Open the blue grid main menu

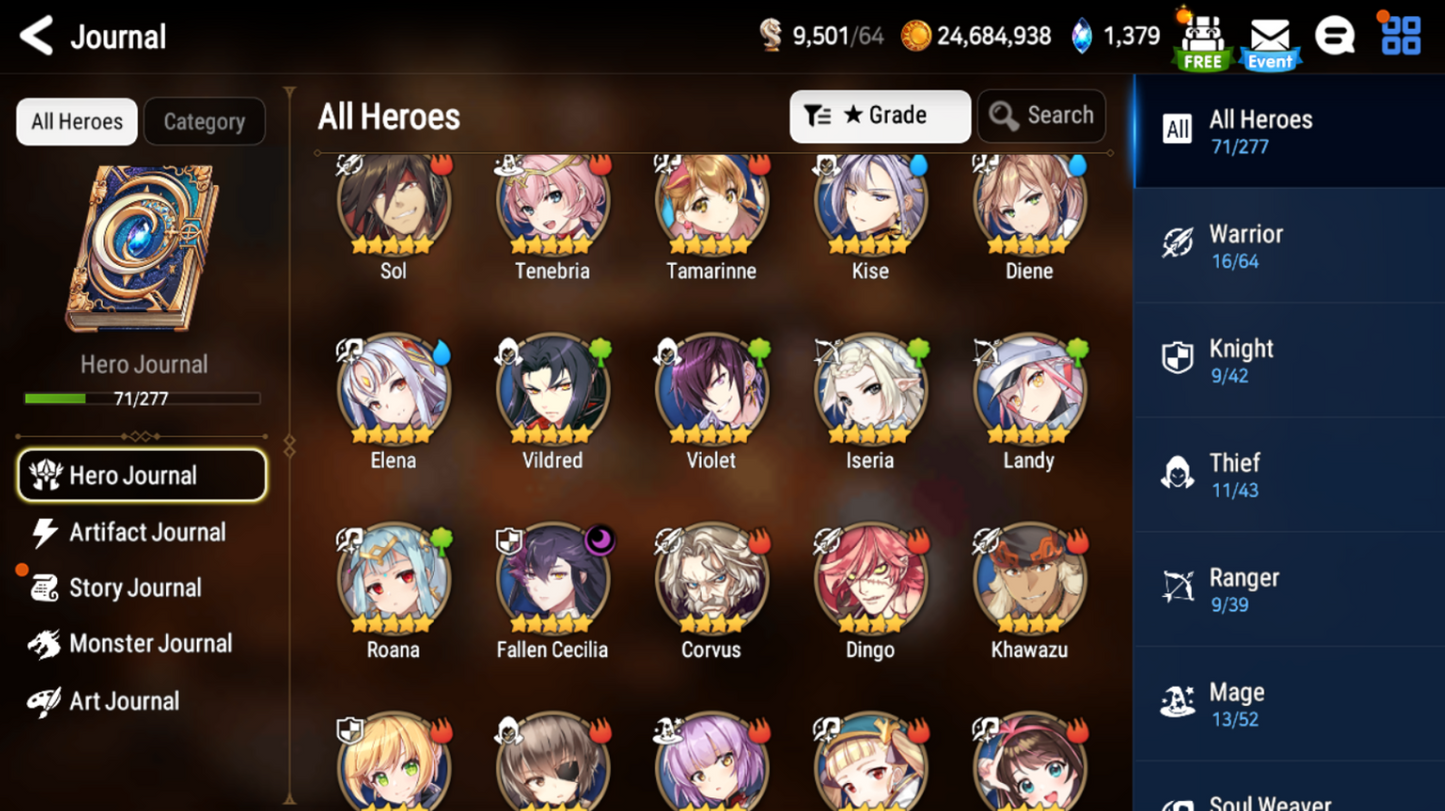pyautogui.click(x=1400, y=36)
